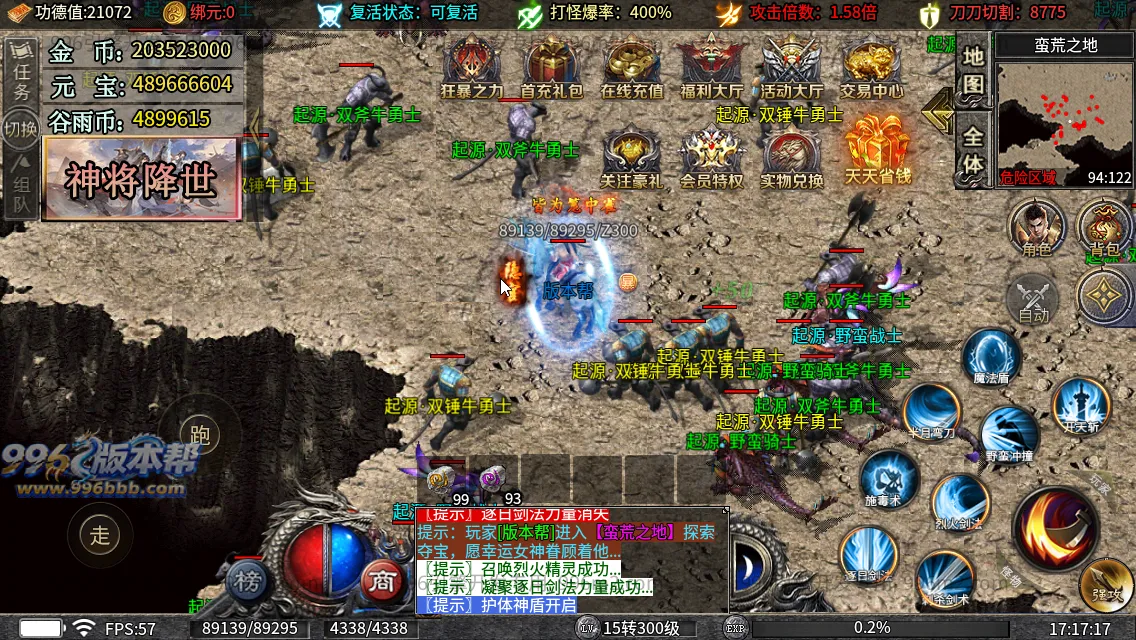Open the 商 shop button

[x=381, y=581]
